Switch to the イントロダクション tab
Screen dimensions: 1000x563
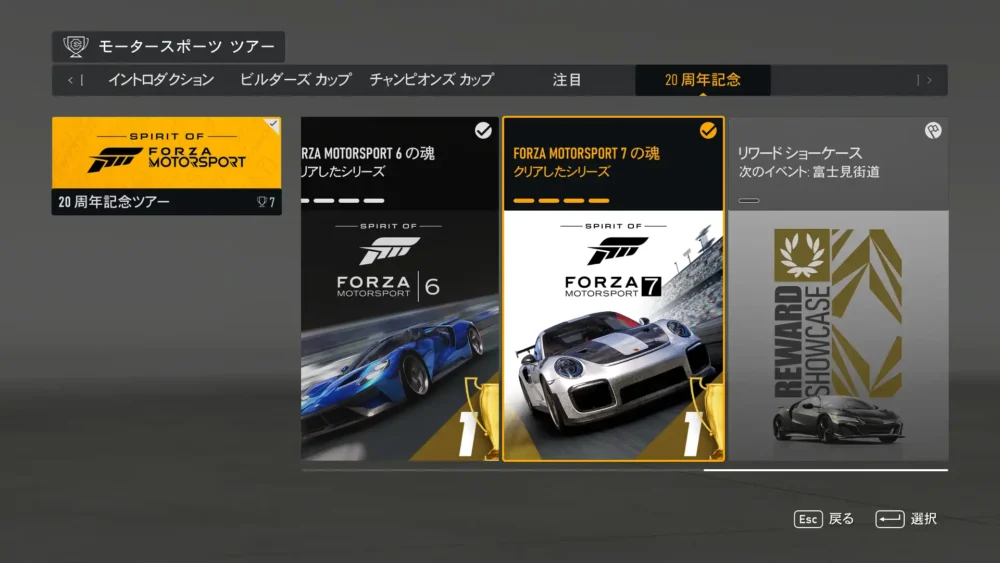pos(161,80)
